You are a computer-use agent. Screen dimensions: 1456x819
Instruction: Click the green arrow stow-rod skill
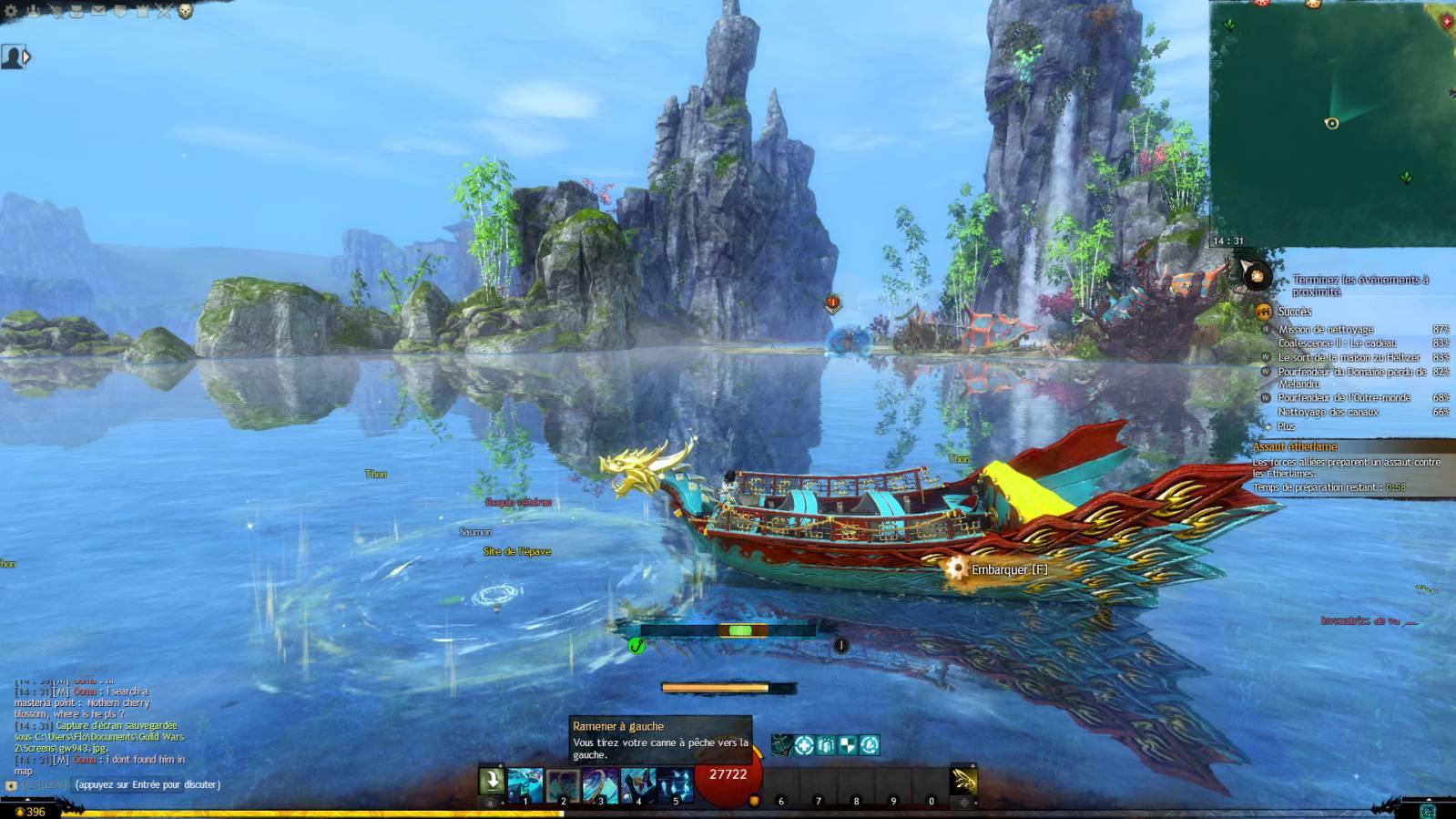tap(492, 782)
